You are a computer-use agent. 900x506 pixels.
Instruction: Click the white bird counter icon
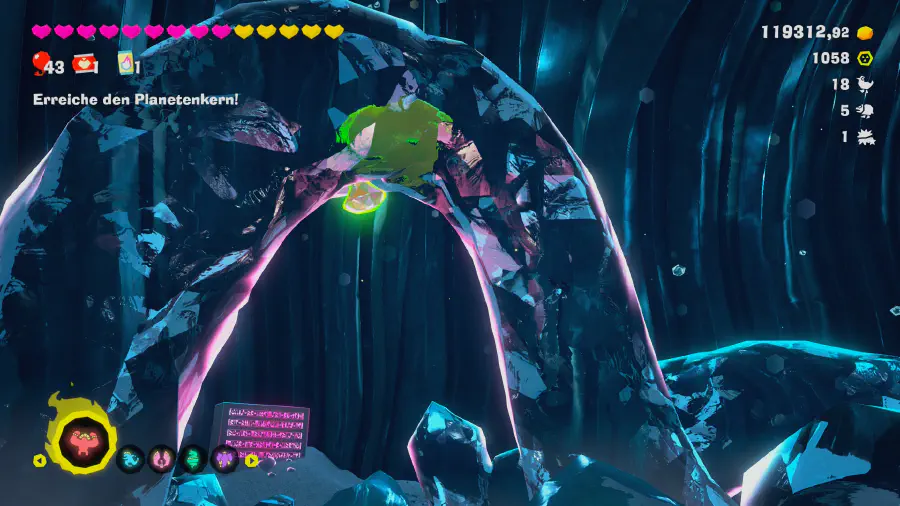(866, 85)
